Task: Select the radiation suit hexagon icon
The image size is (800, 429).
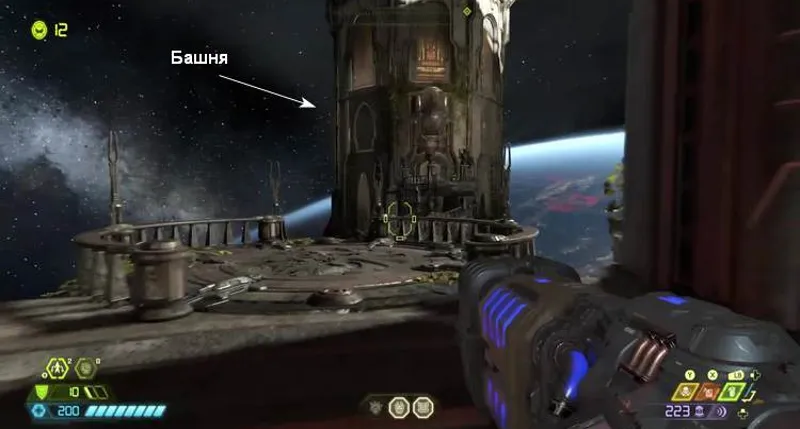Action: [57, 368]
